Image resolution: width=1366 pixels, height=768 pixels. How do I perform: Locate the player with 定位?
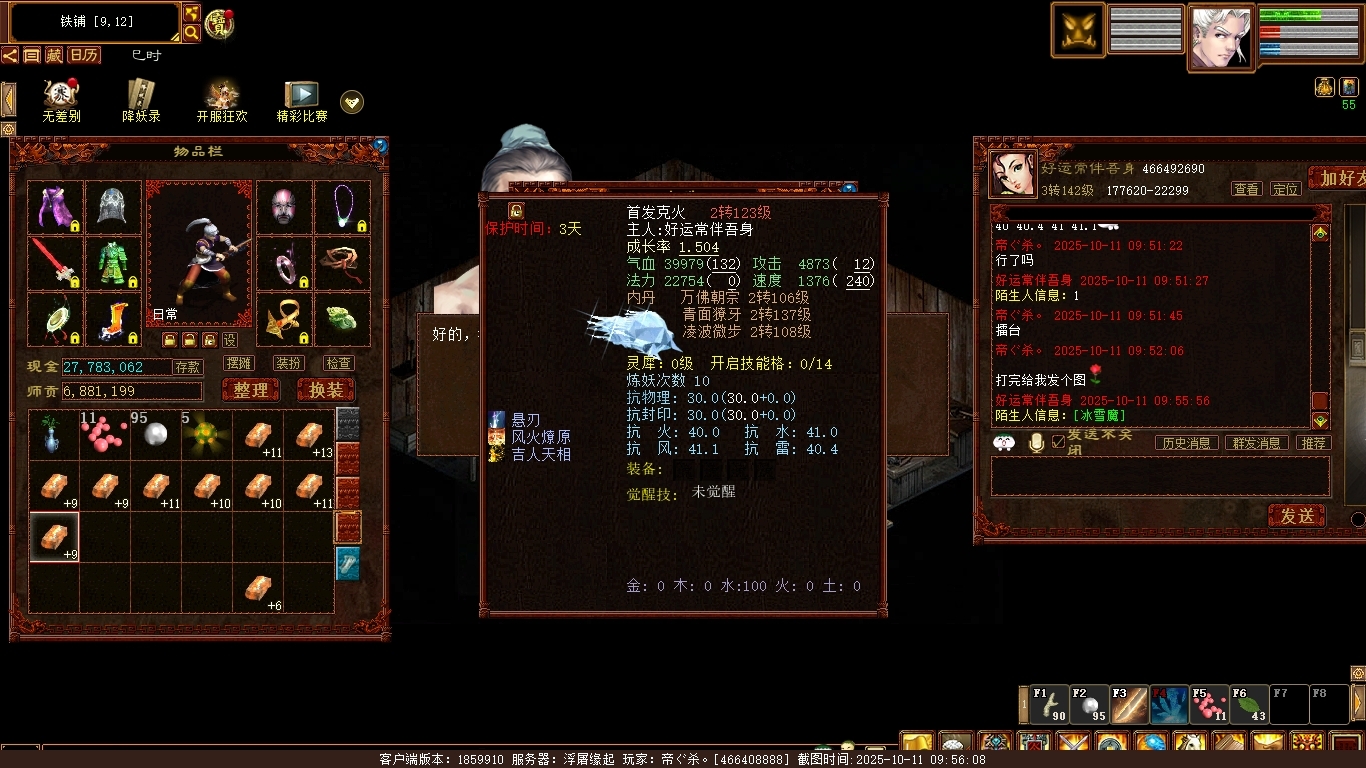[x=1285, y=189]
